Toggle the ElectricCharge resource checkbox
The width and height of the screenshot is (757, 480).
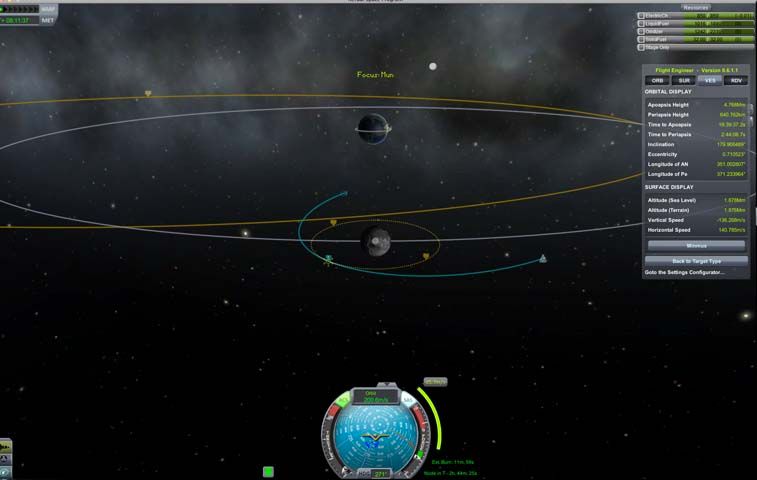click(x=642, y=16)
